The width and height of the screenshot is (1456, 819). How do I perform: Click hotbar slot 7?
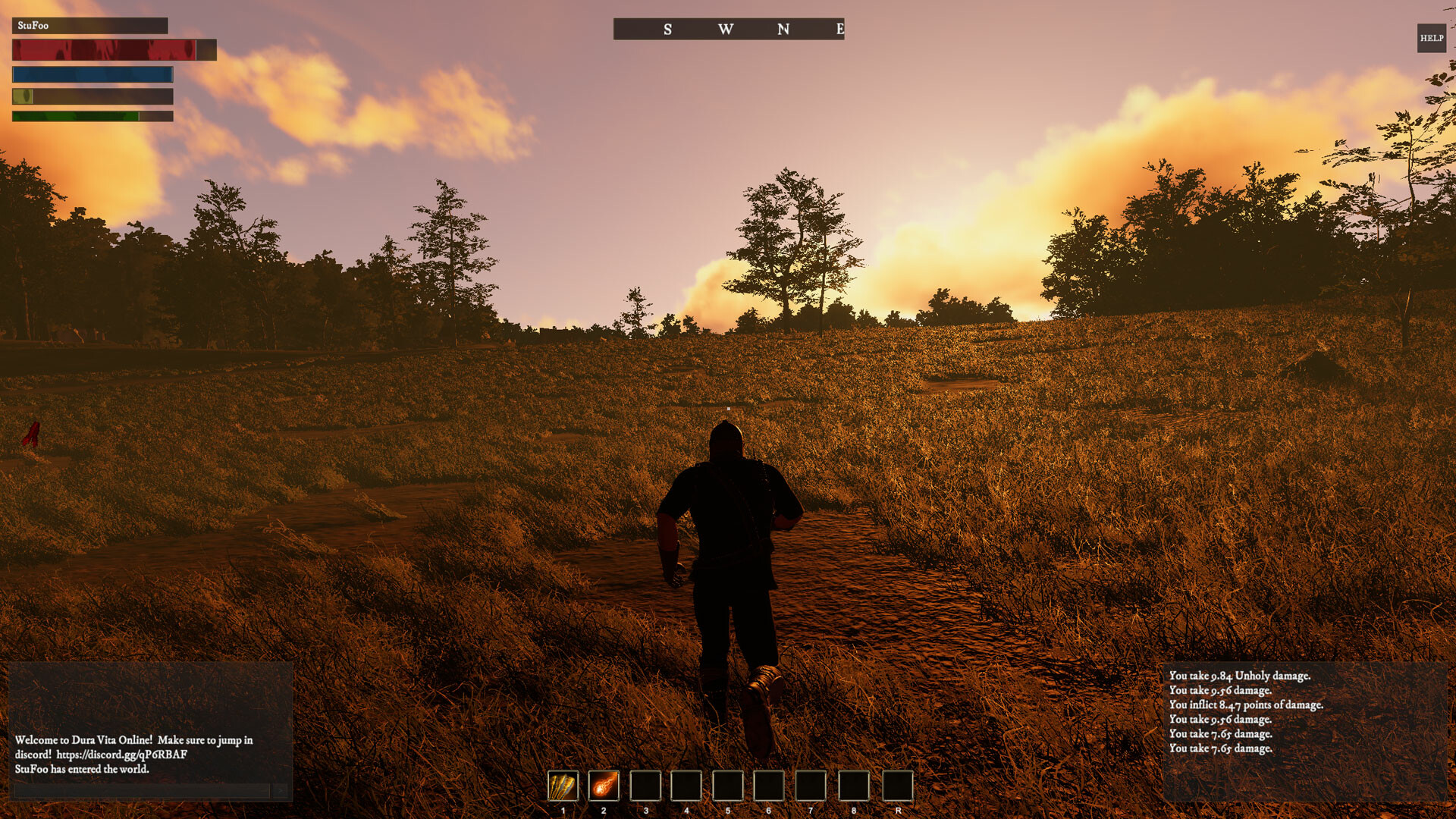point(812,787)
